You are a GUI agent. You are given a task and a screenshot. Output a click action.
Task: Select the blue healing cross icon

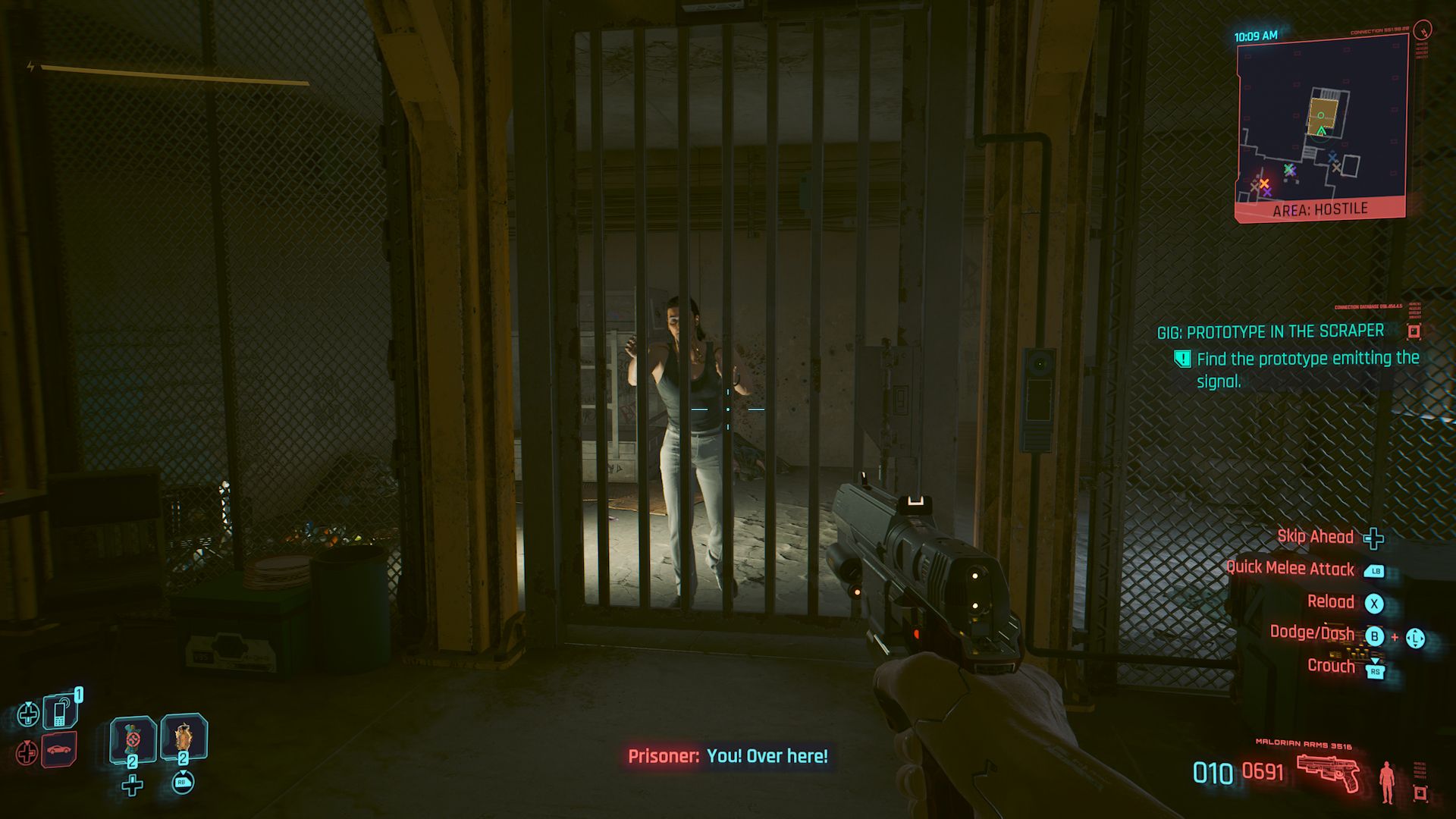tap(29, 712)
